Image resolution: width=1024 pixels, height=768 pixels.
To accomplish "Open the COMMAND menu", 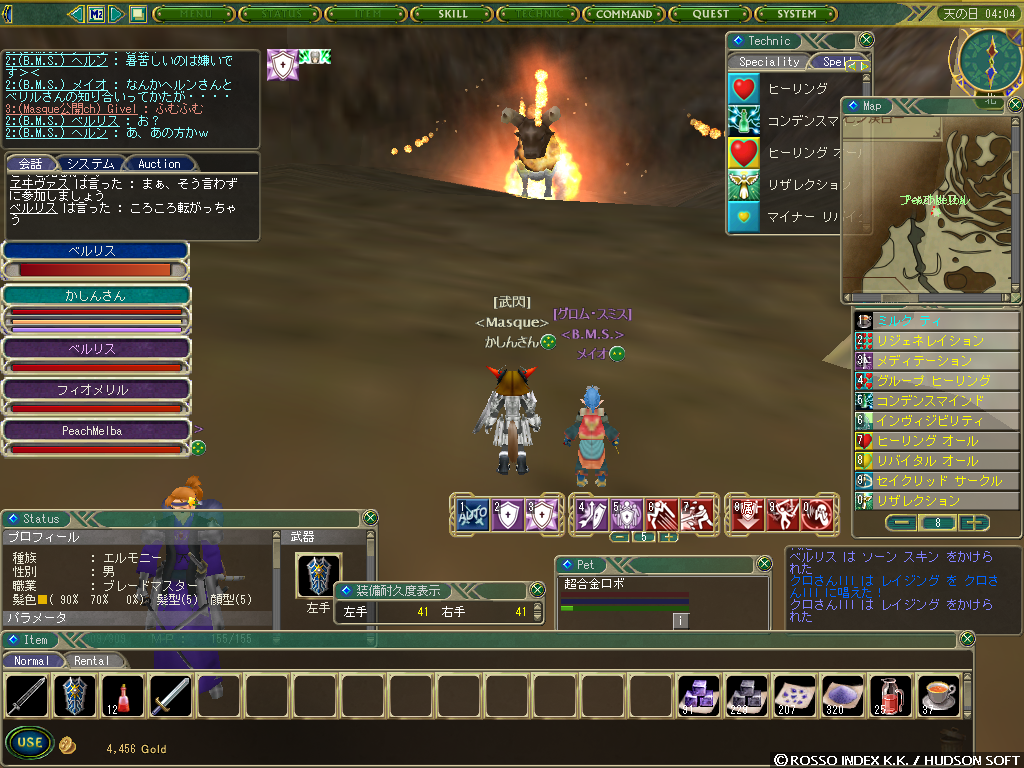I will pos(623,14).
